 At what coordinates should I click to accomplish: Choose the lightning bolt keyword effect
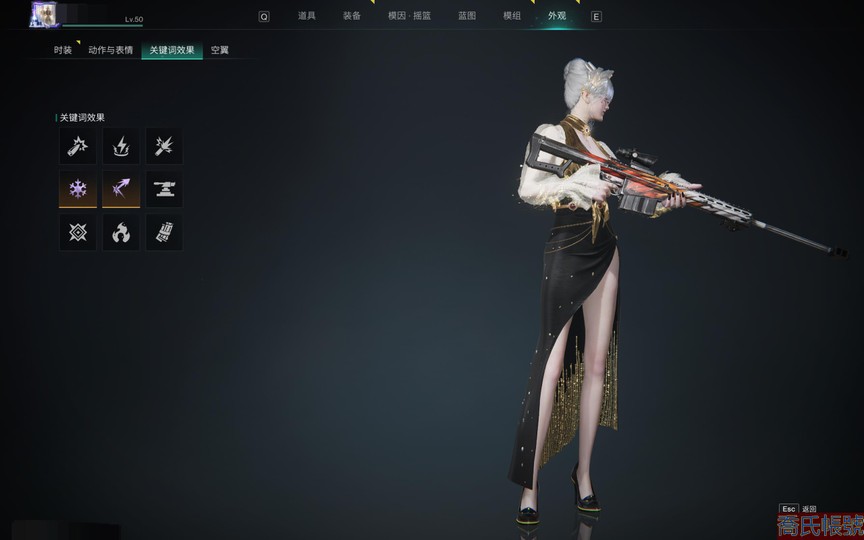(x=121, y=146)
